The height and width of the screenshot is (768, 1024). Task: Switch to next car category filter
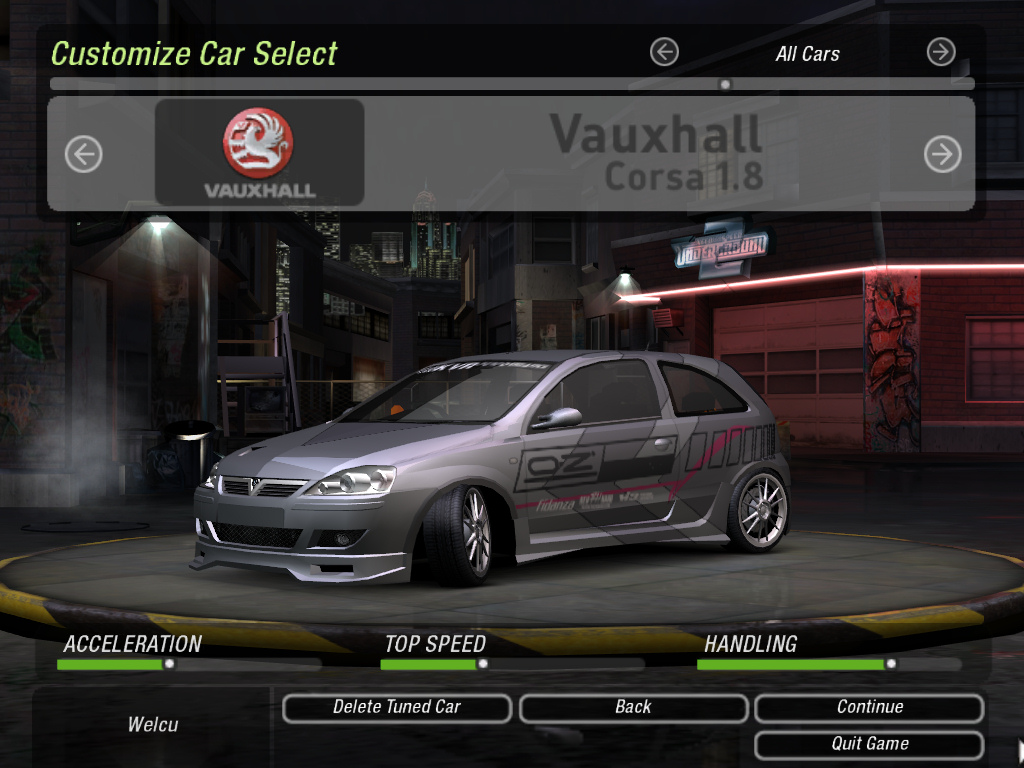(941, 52)
